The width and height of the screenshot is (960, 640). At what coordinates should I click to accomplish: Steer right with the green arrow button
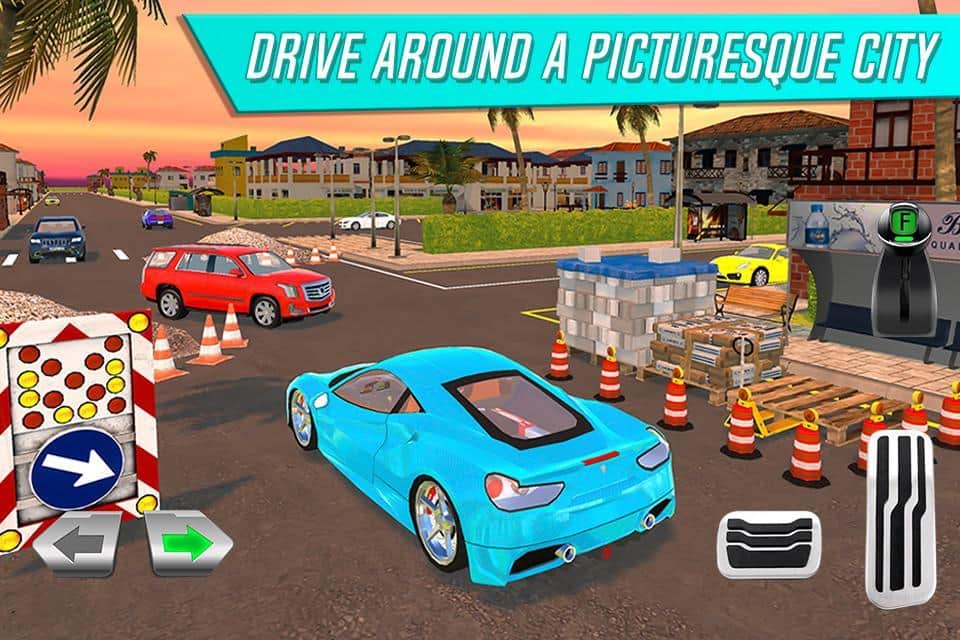[188, 545]
